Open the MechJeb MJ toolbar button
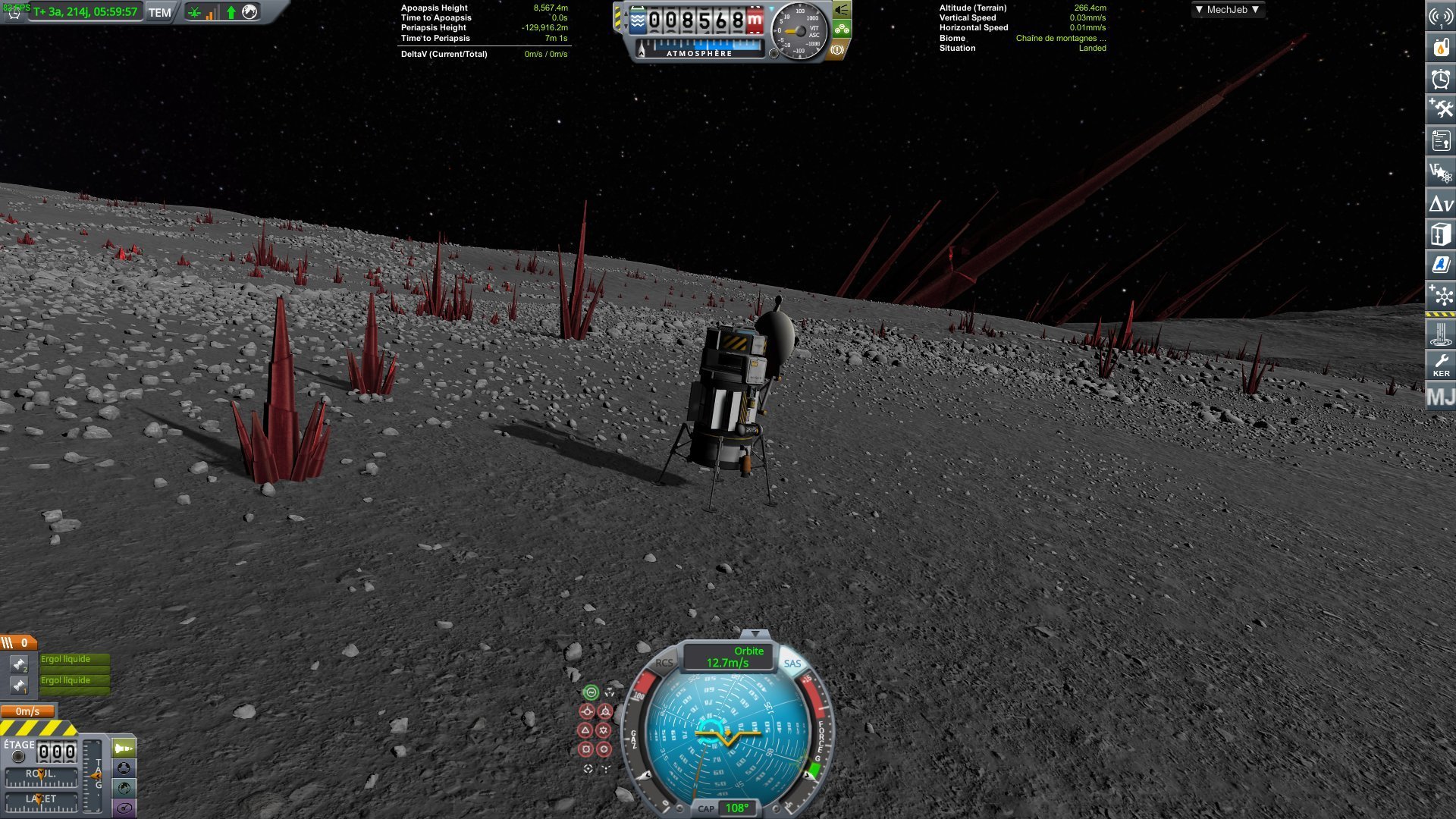This screenshot has width=1456, height=819. coord(1440,397)
